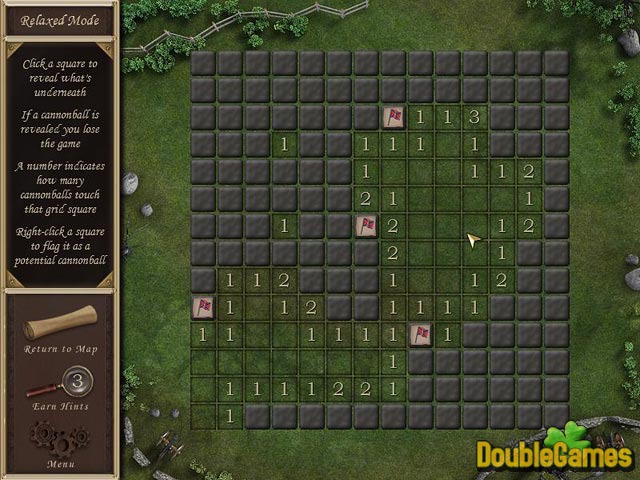The height and width of the screenshot is (480, 640).
Task: Pick the flagged tile in the 3's row
Action: coord(393,118)
